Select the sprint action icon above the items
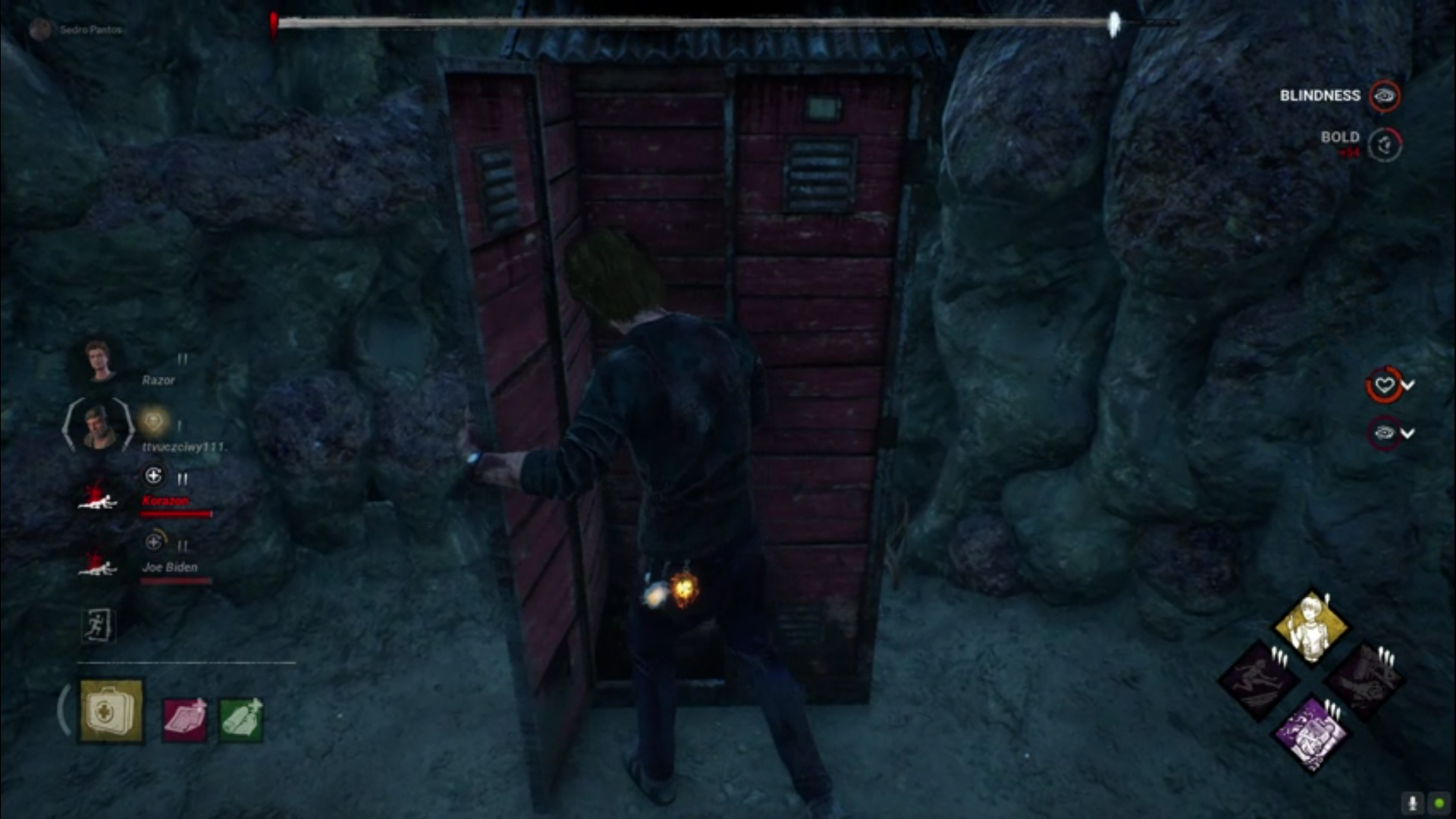Screen dimensions: 1456x819 (x=99, y=626)
